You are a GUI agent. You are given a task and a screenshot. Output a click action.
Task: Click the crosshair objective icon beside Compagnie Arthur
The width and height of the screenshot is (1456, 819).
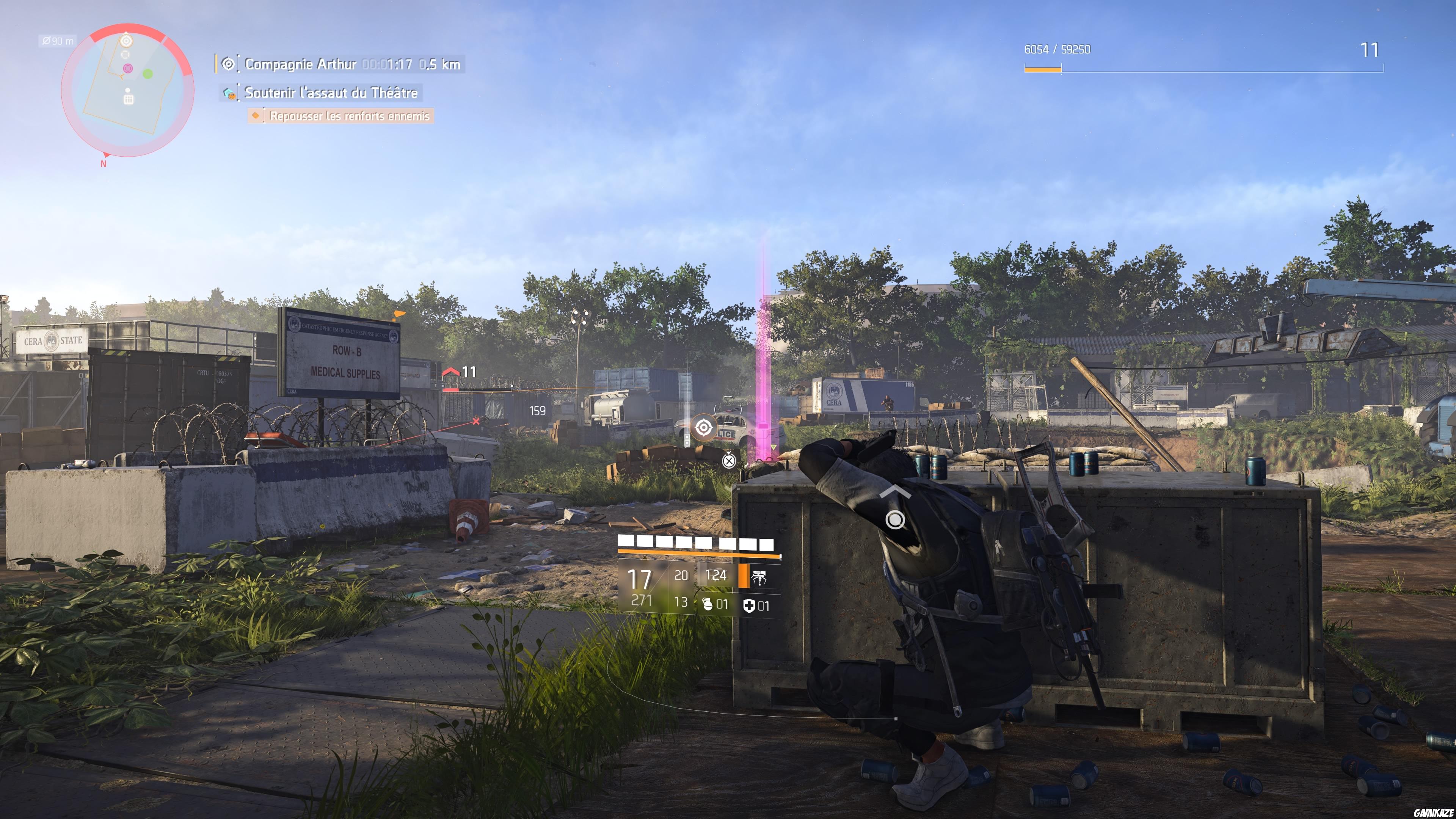pos(228,64)
